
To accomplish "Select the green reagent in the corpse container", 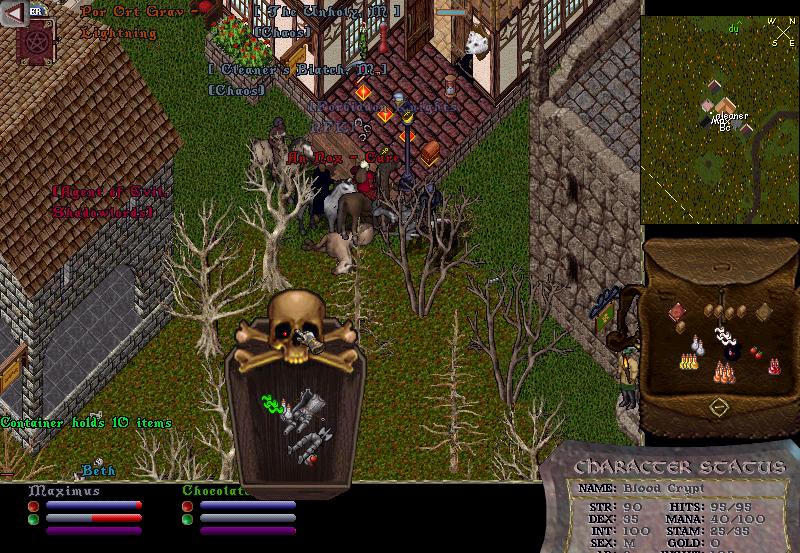I will pyautogui.click(x=269, y=405).
